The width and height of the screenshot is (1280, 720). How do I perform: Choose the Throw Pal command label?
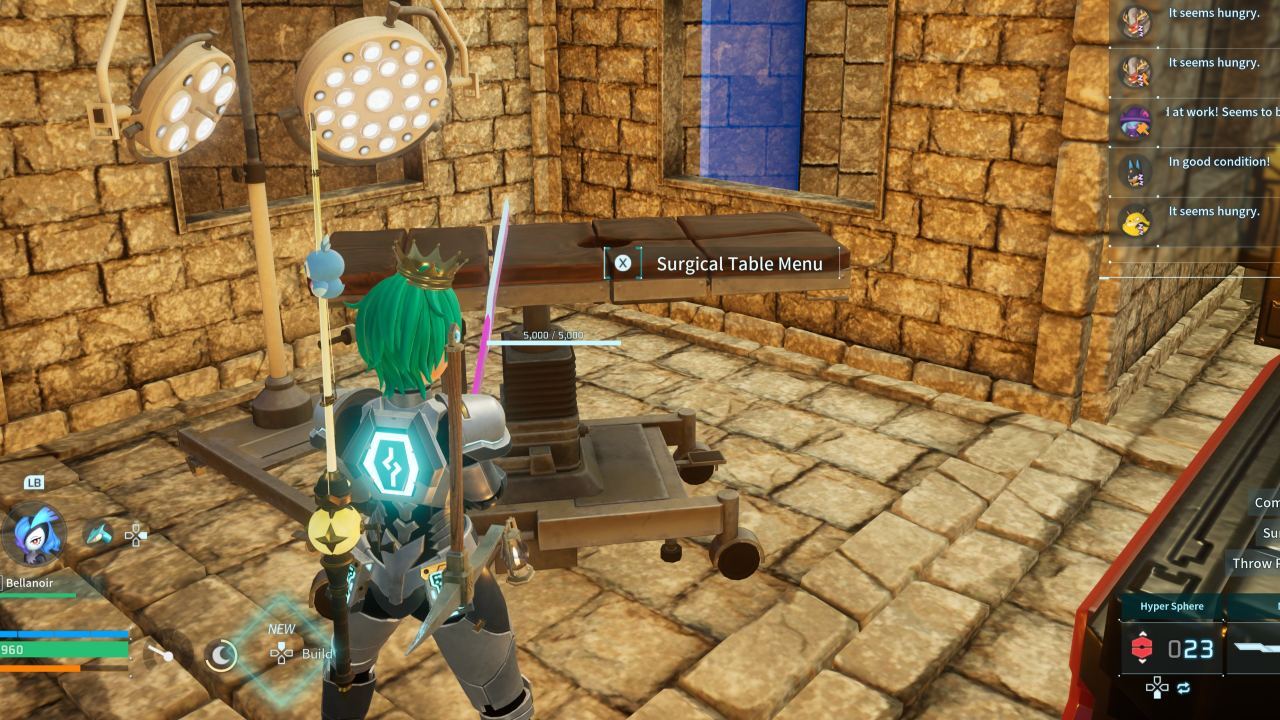tap(1254, 564)
